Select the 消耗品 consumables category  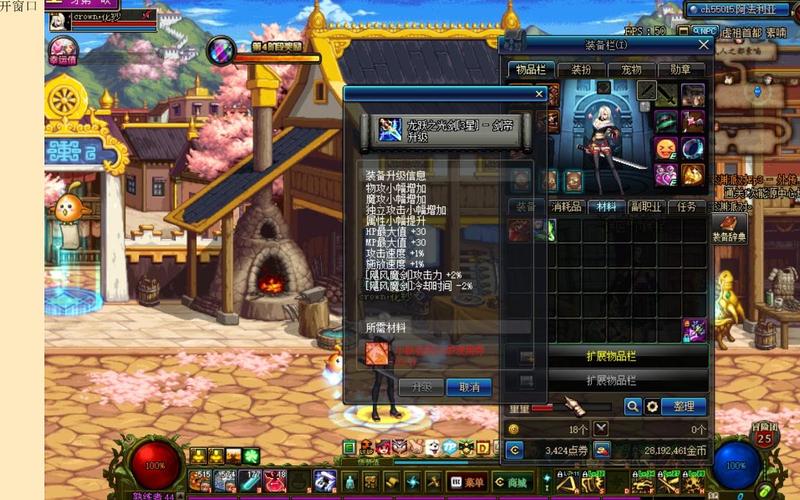click(567, 206)
